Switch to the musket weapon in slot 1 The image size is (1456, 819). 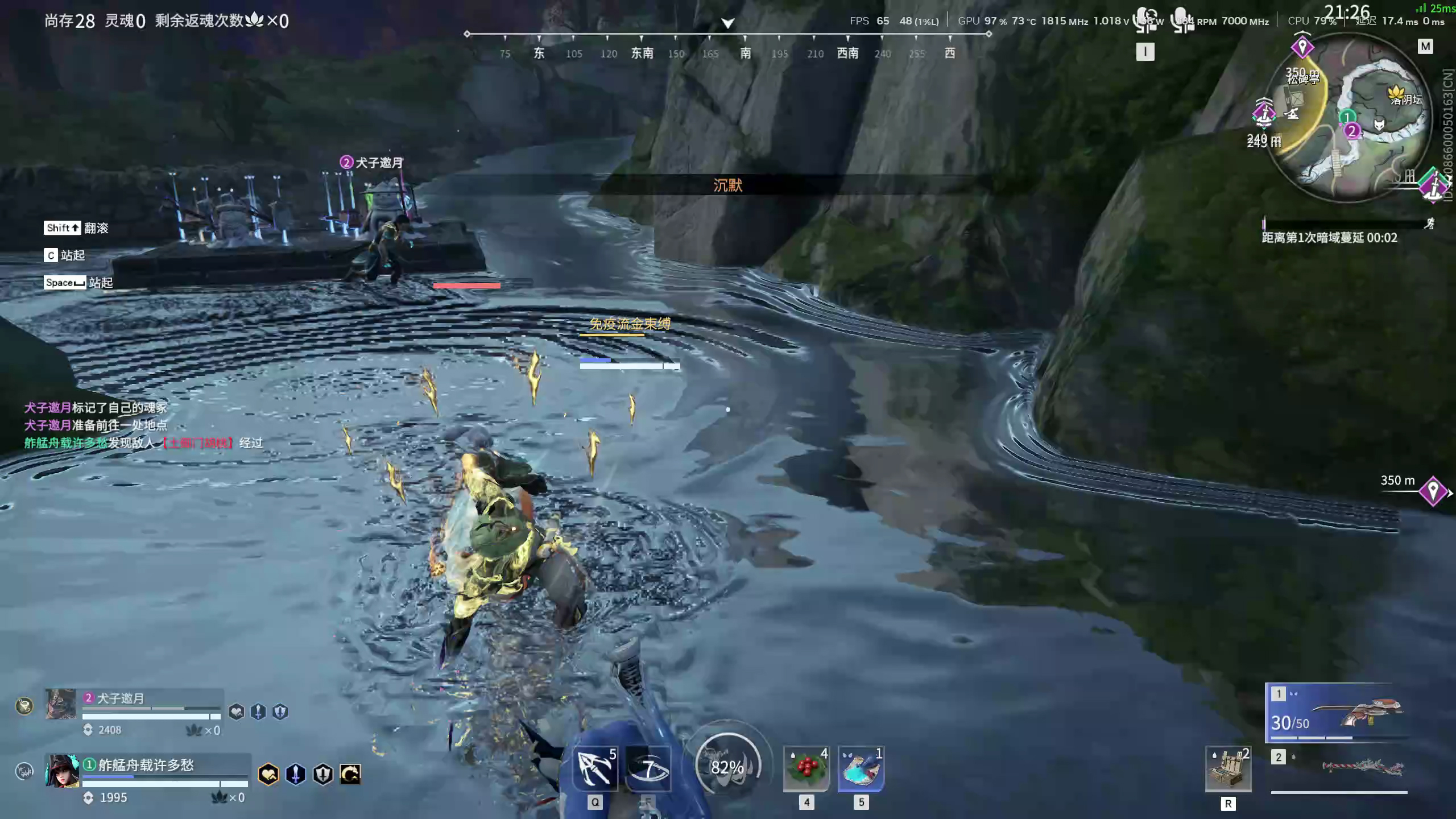point(1337,713)
